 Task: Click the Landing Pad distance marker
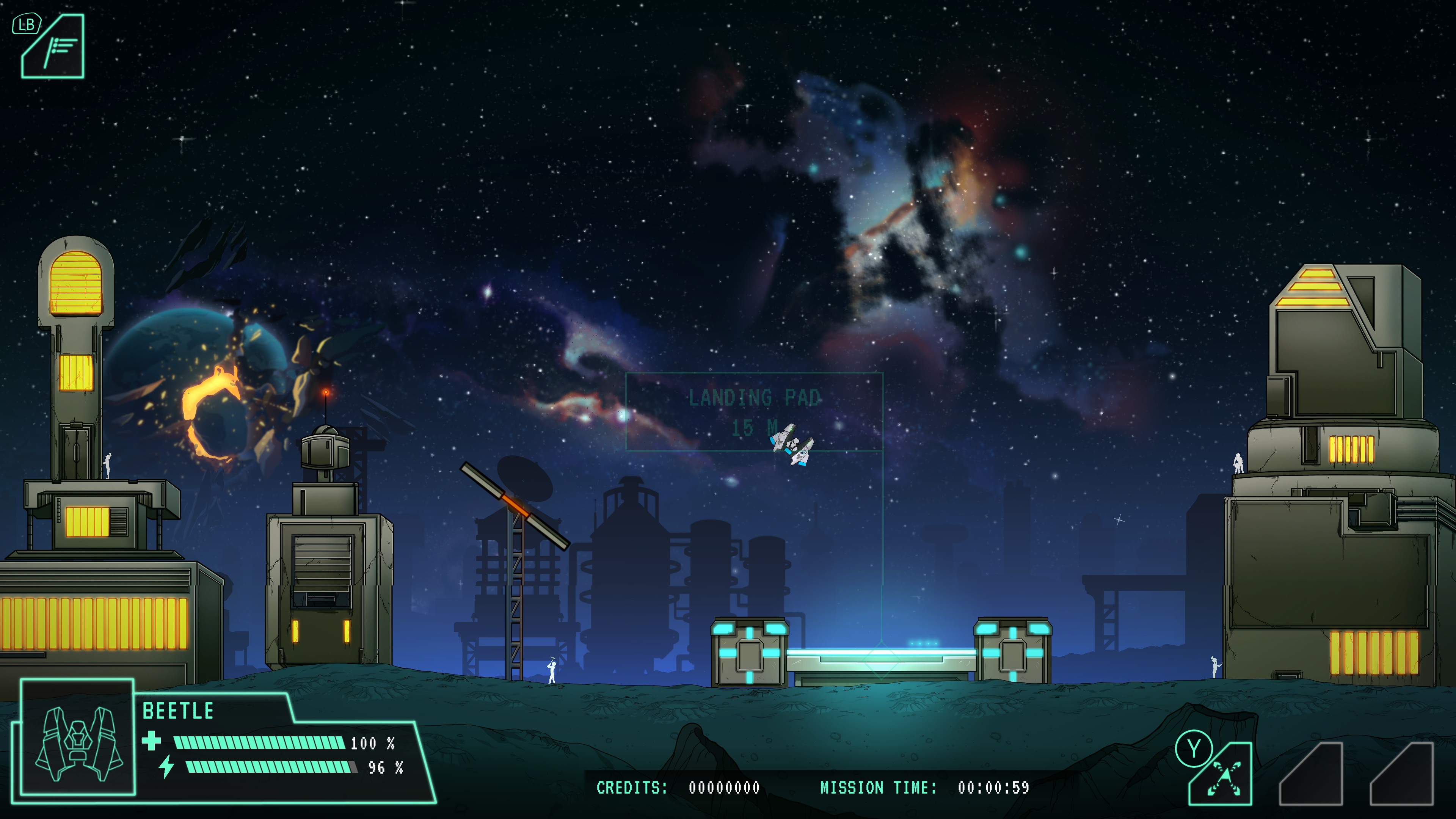coord(754,411)
